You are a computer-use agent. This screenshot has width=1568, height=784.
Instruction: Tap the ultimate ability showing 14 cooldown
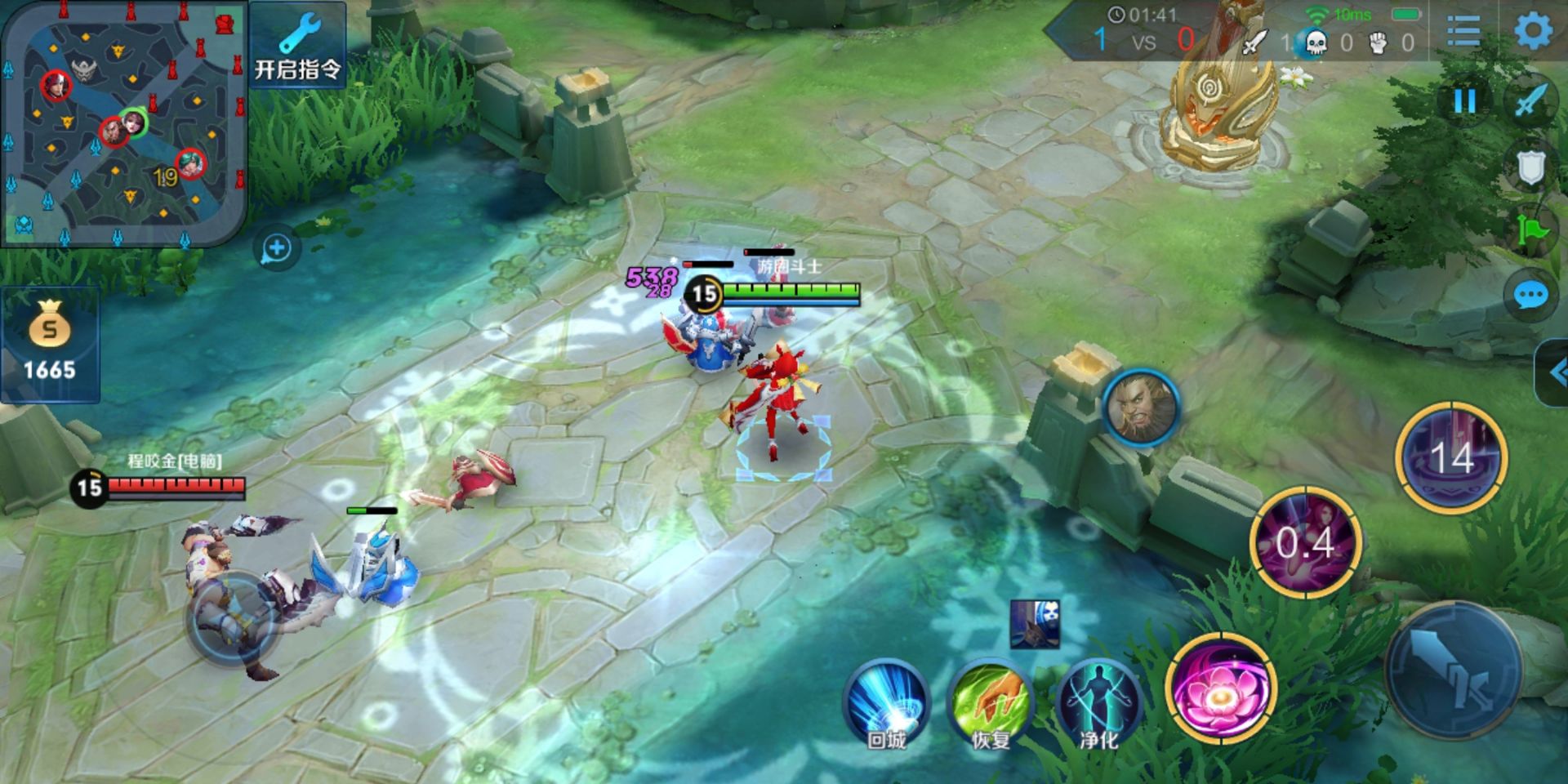click(1451, 457)
